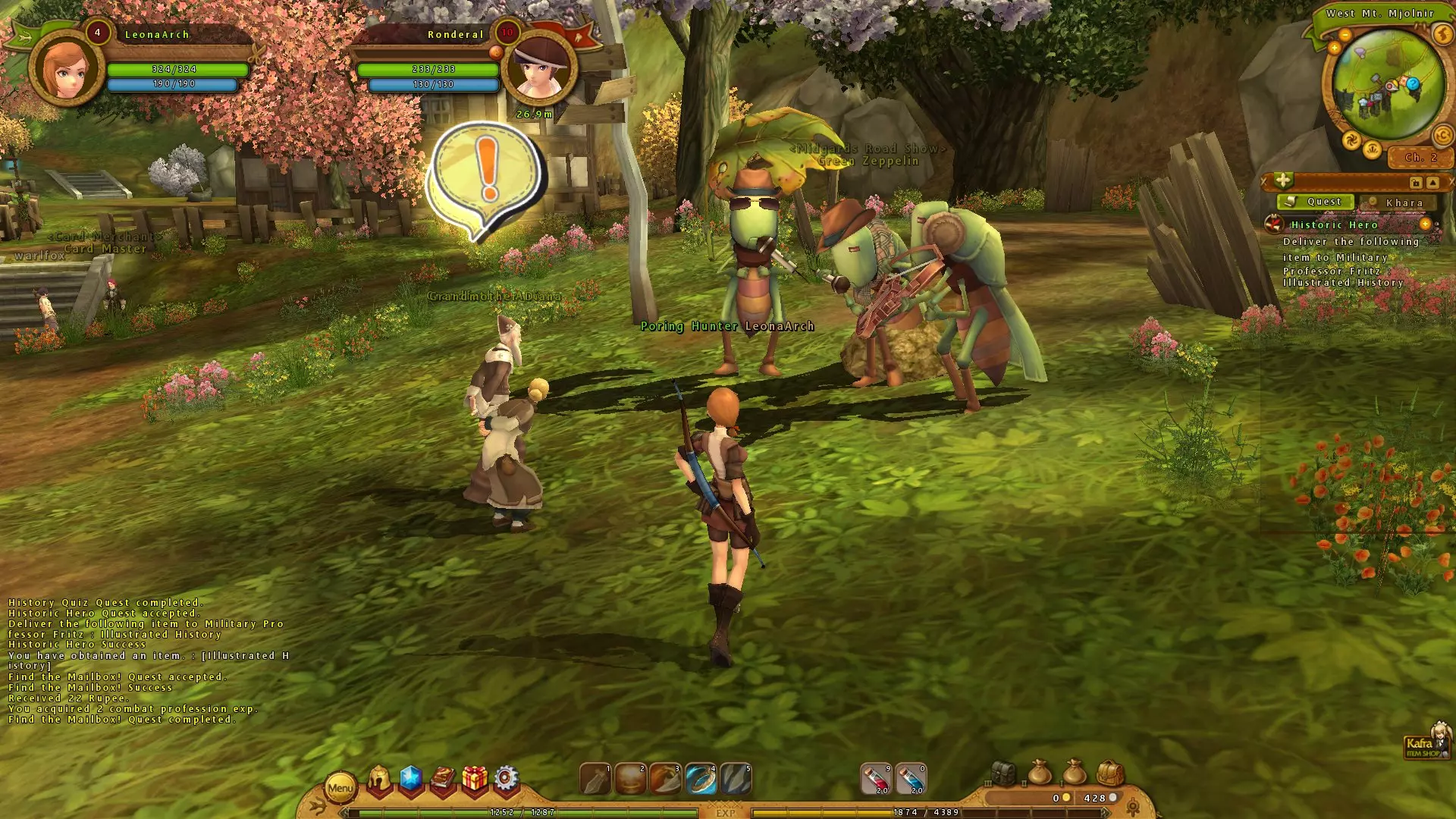This screenshot has height=819, width=1456.
Task: Use the glowing skill in slot 2
Action: coord(630,780)
